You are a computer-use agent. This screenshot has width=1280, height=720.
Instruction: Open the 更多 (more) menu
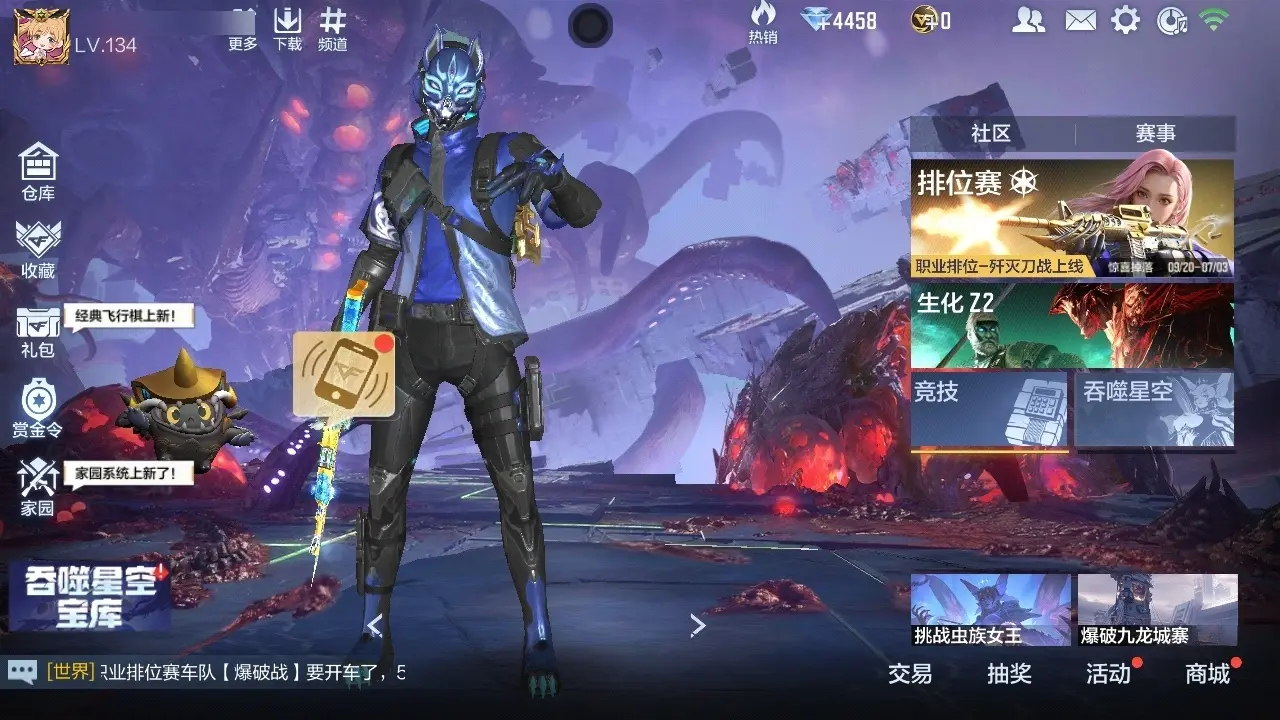[x=243, y=28]
